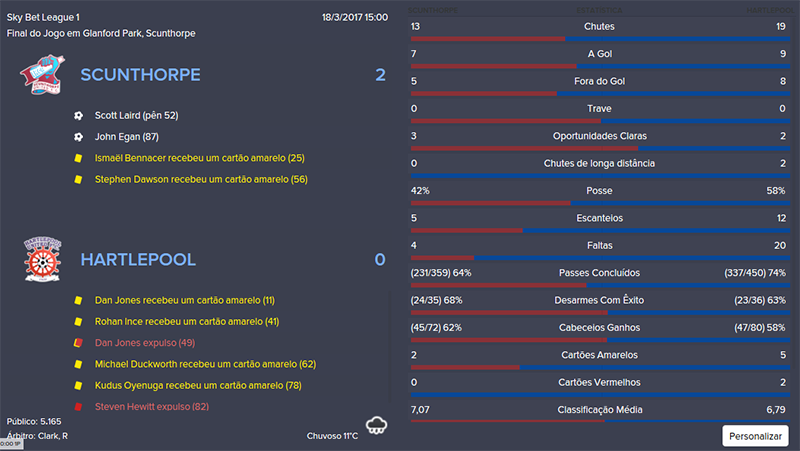This screenshot has width=800, height=451.
Task: Select the Scunthorpe club crest
Action: (40, 74)
